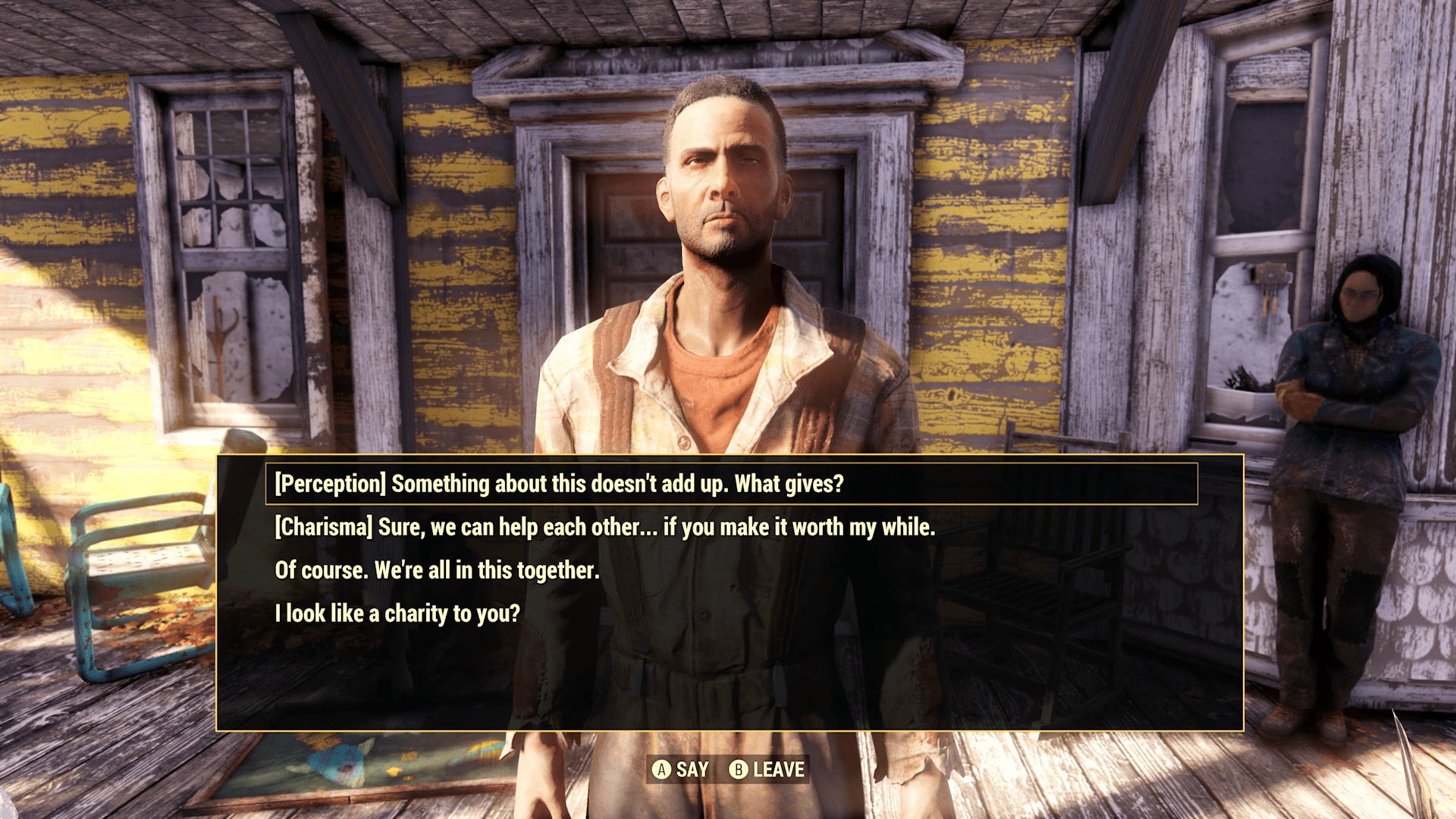Click the main NPC's face
The width and height of the screenshot is (1456, 819).
pyautogui.click(x=720, y=190)
